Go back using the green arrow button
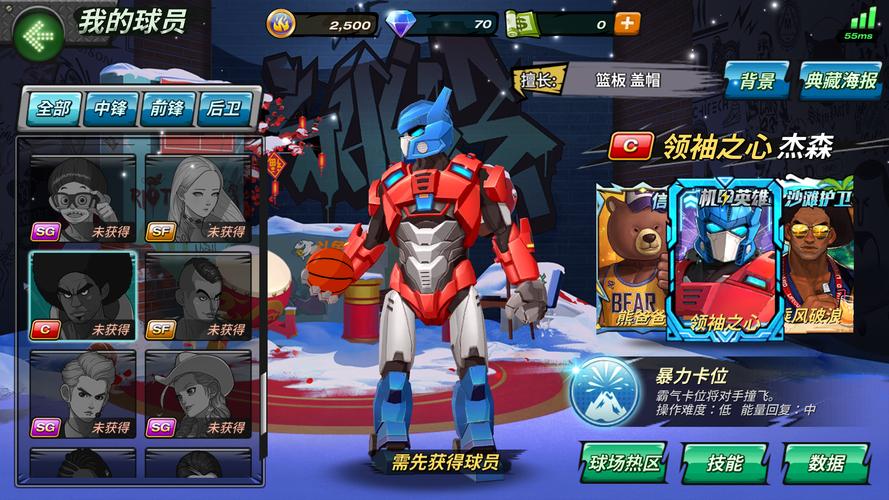This screenshot has height=500, width=889. pyautogui.click(x=40, y=35)
